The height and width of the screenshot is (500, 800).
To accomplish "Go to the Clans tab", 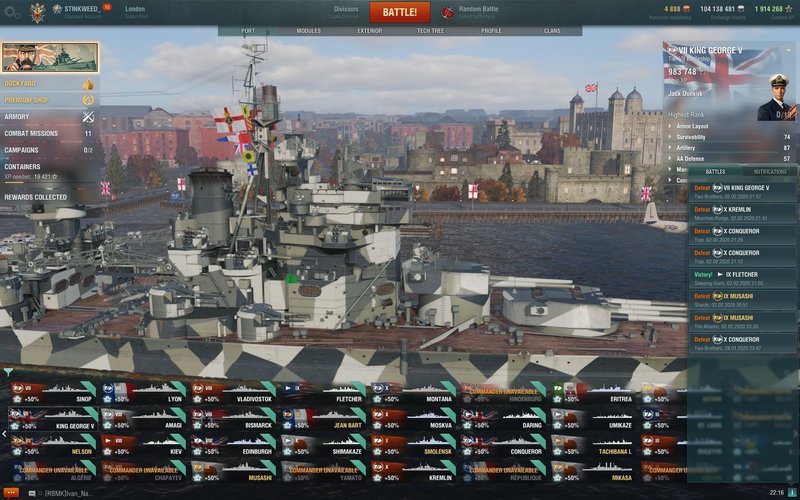I will click(x=552, y=31).
